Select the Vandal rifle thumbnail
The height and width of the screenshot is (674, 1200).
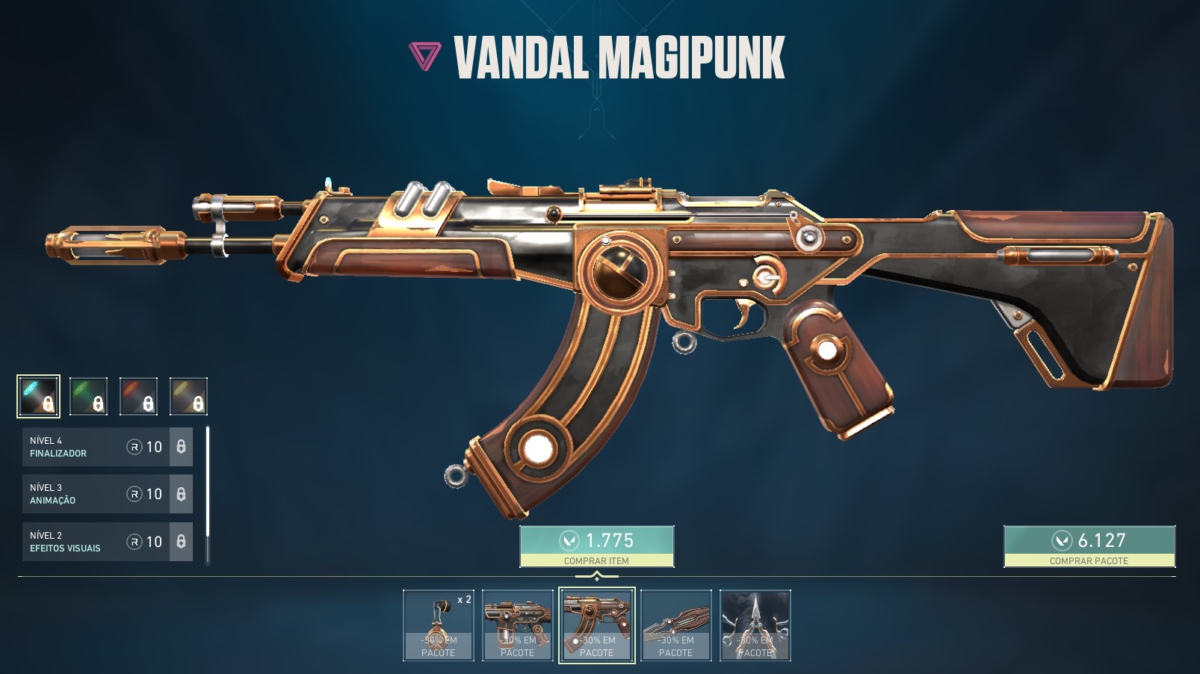(x=596, y=625)
